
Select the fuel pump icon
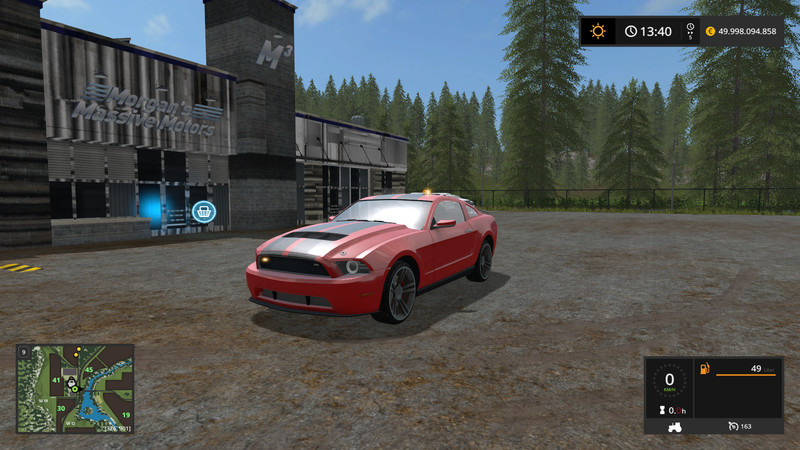[x=705, y=369]
